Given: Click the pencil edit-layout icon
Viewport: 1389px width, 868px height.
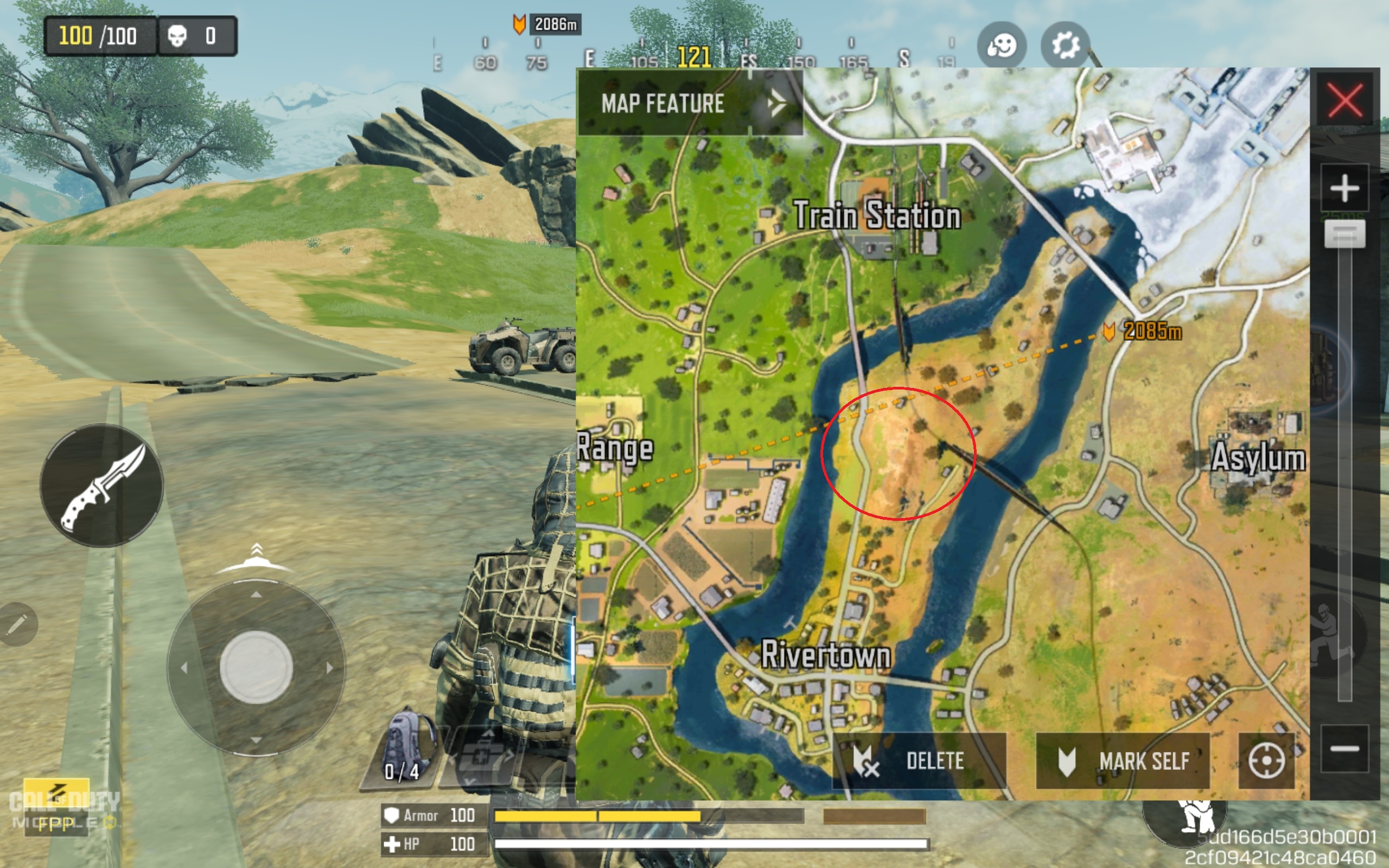Looking at the screenshot, I should click(x=17, y=624).
